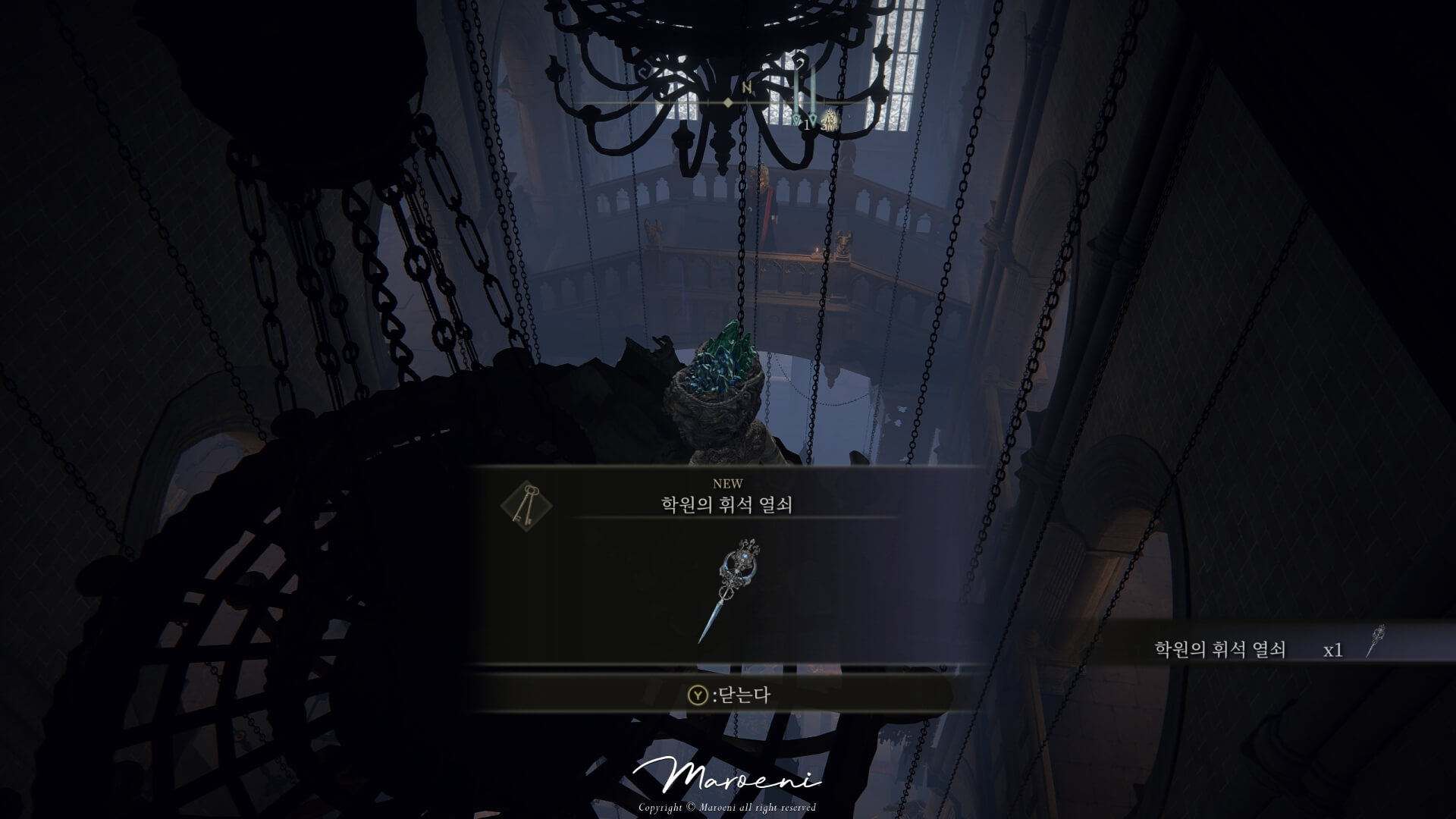1456x819 pixels.
Task: Click the waypoint distance number 1 on compass
Action: pos(806,125)
